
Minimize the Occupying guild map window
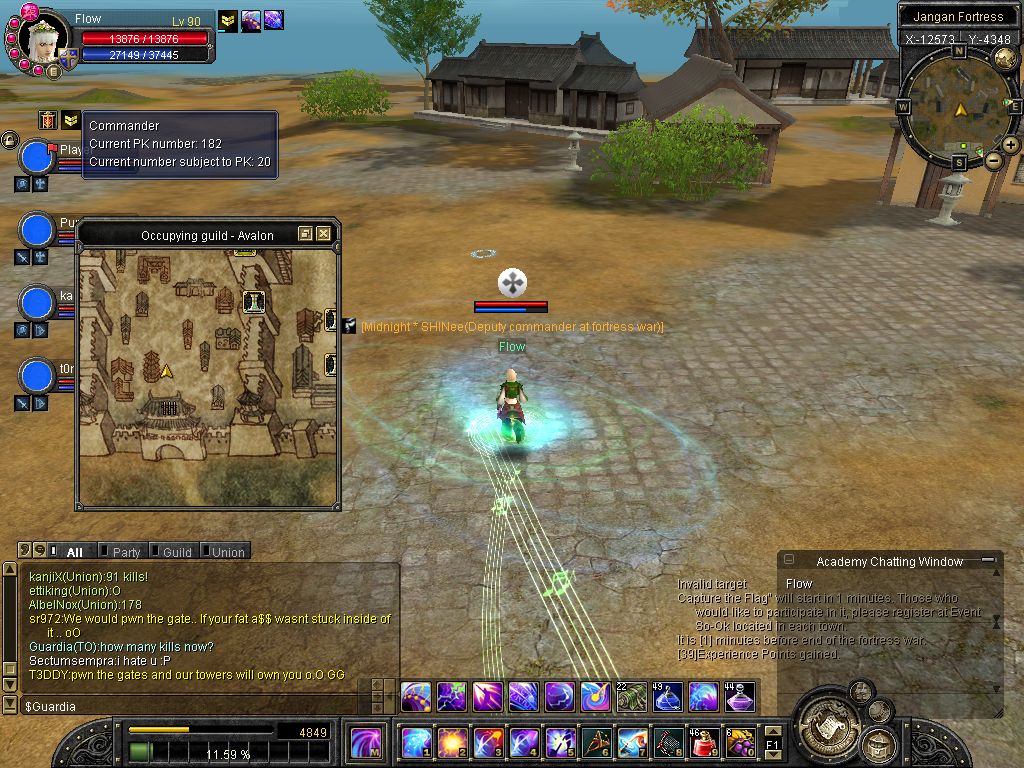pyautogui.click(x=306, y=234)
